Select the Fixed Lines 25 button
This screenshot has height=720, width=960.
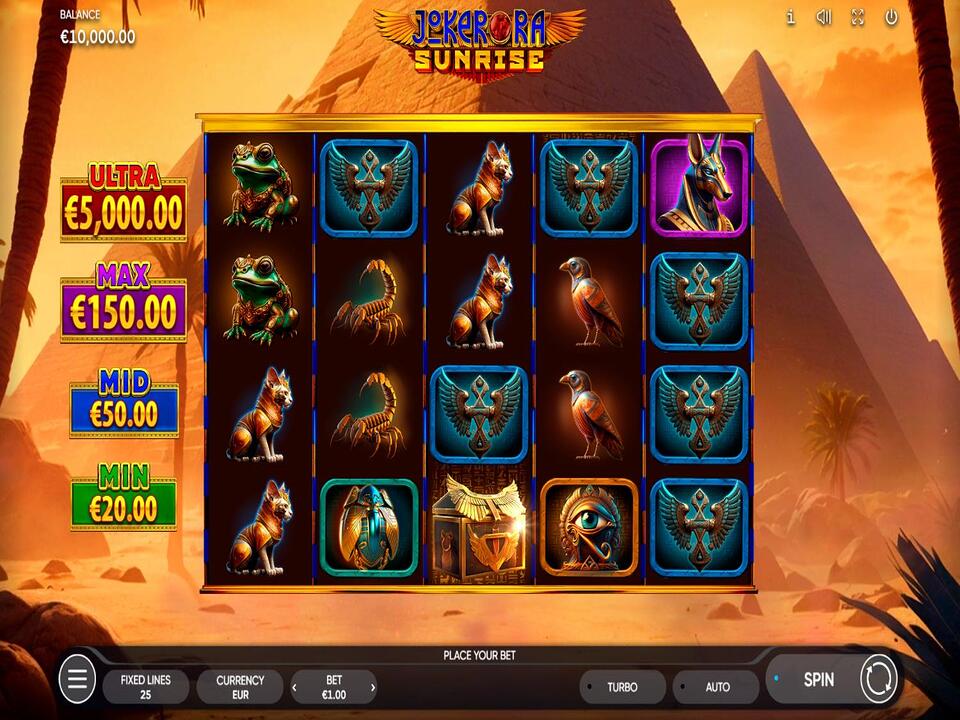click(146, 687)
